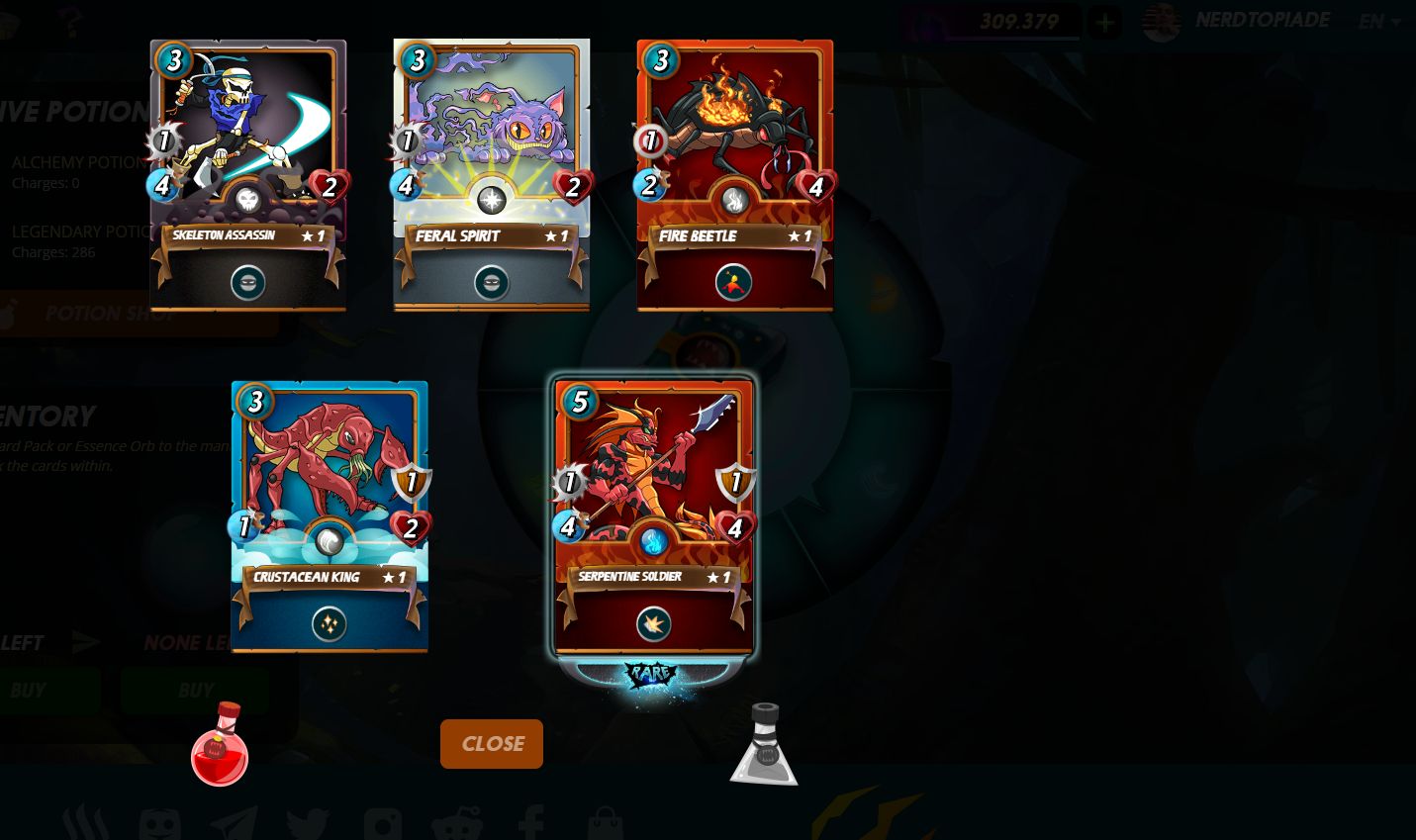Viewport: 1416px width, 840px height.
Task: Inspect the Fire Beetle card
Action: point(735,174)
